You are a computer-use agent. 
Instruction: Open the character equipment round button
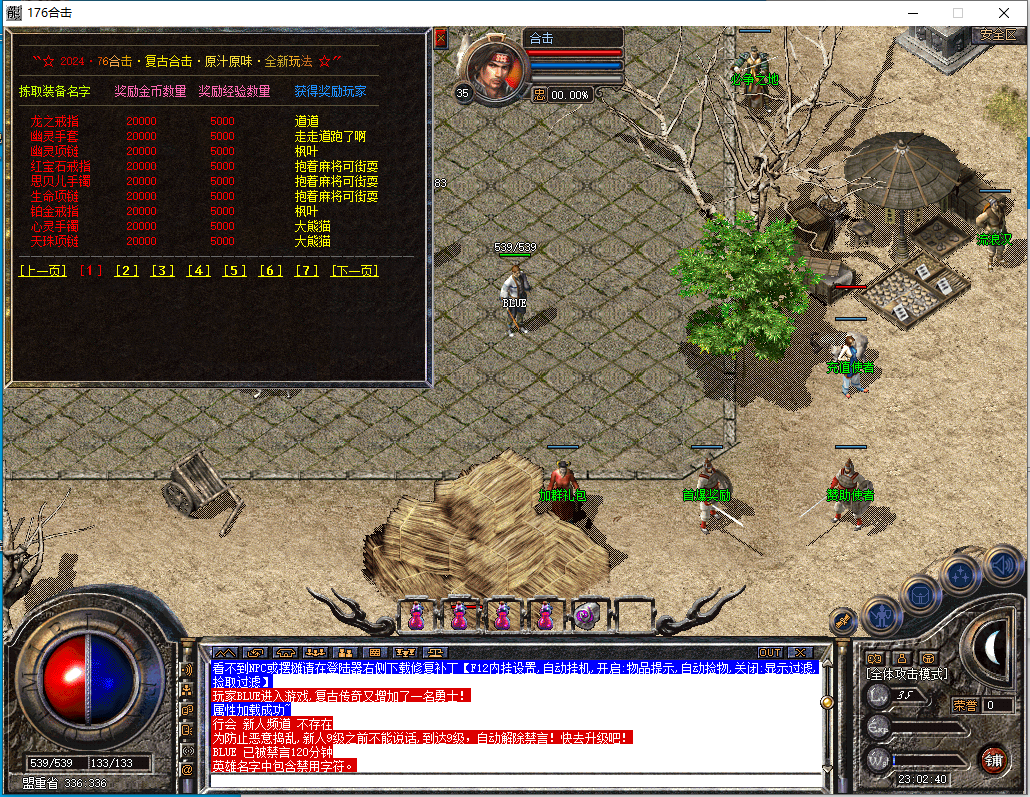pyautogui.click(x=883, y=615)
